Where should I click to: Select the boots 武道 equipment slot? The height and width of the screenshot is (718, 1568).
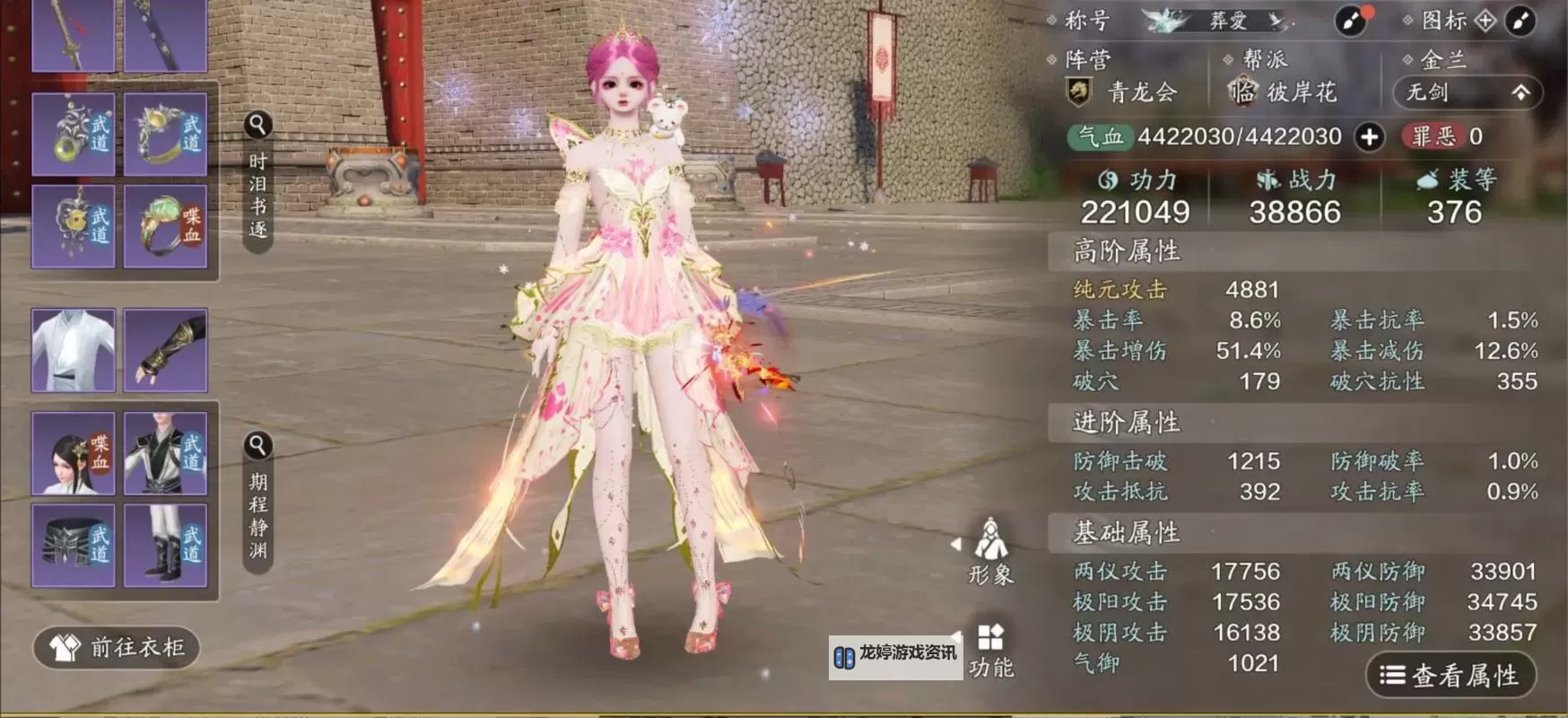click(x=166, y=545)
